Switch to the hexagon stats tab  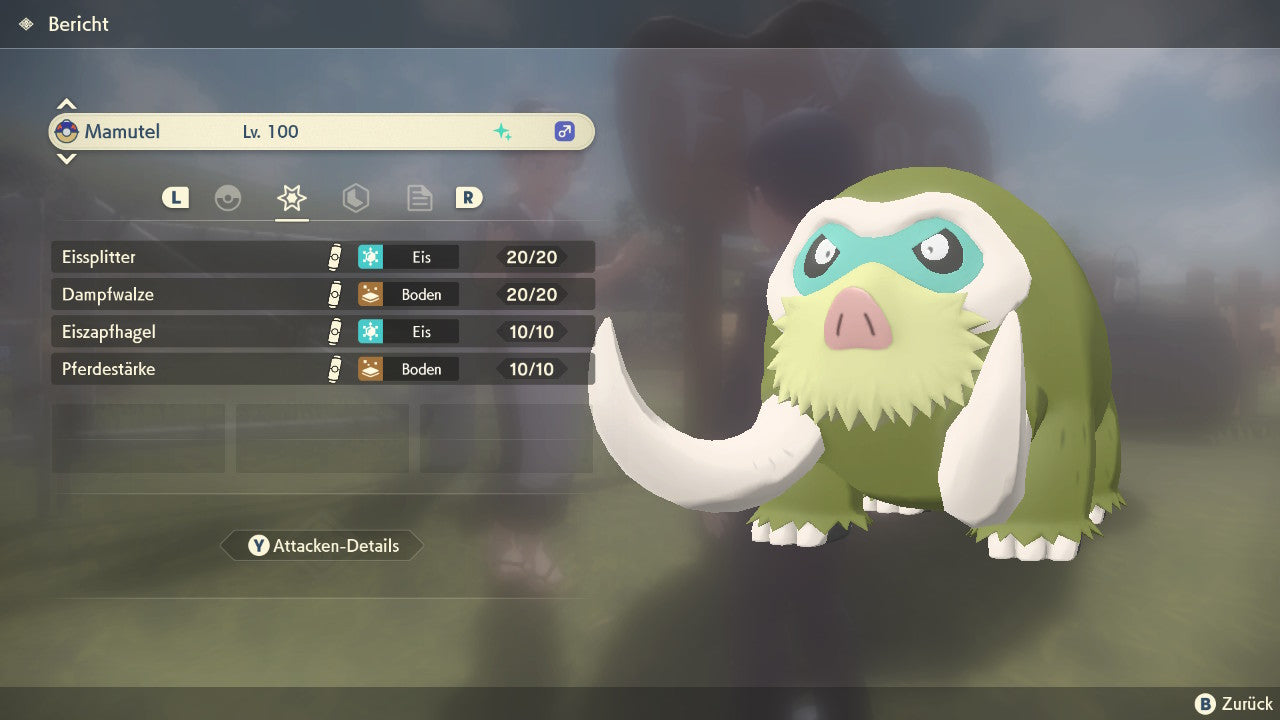click(x=355, y=198)
